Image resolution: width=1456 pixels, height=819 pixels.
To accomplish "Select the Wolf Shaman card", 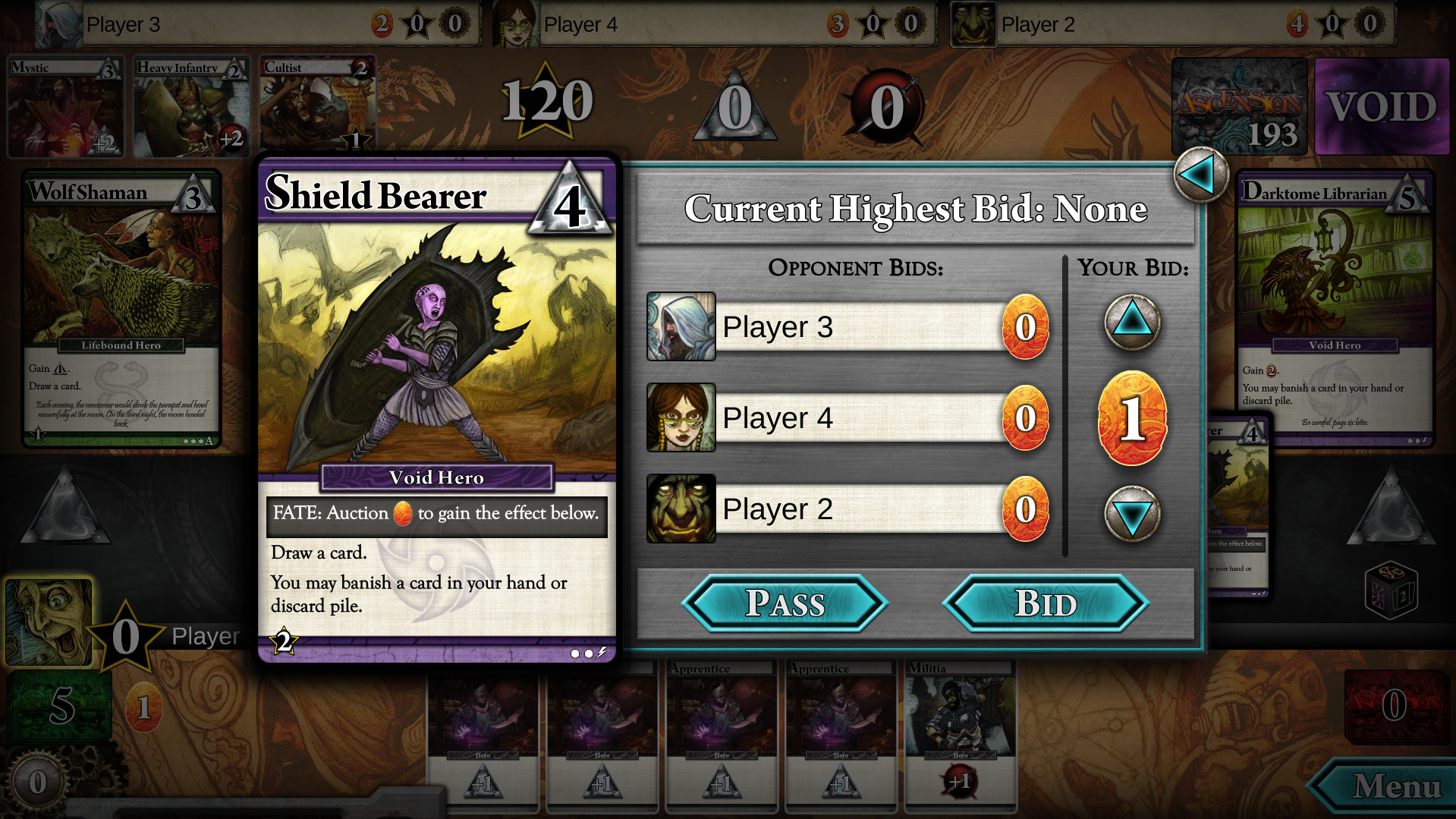I will pyautogui.click(x=121, y=308).
